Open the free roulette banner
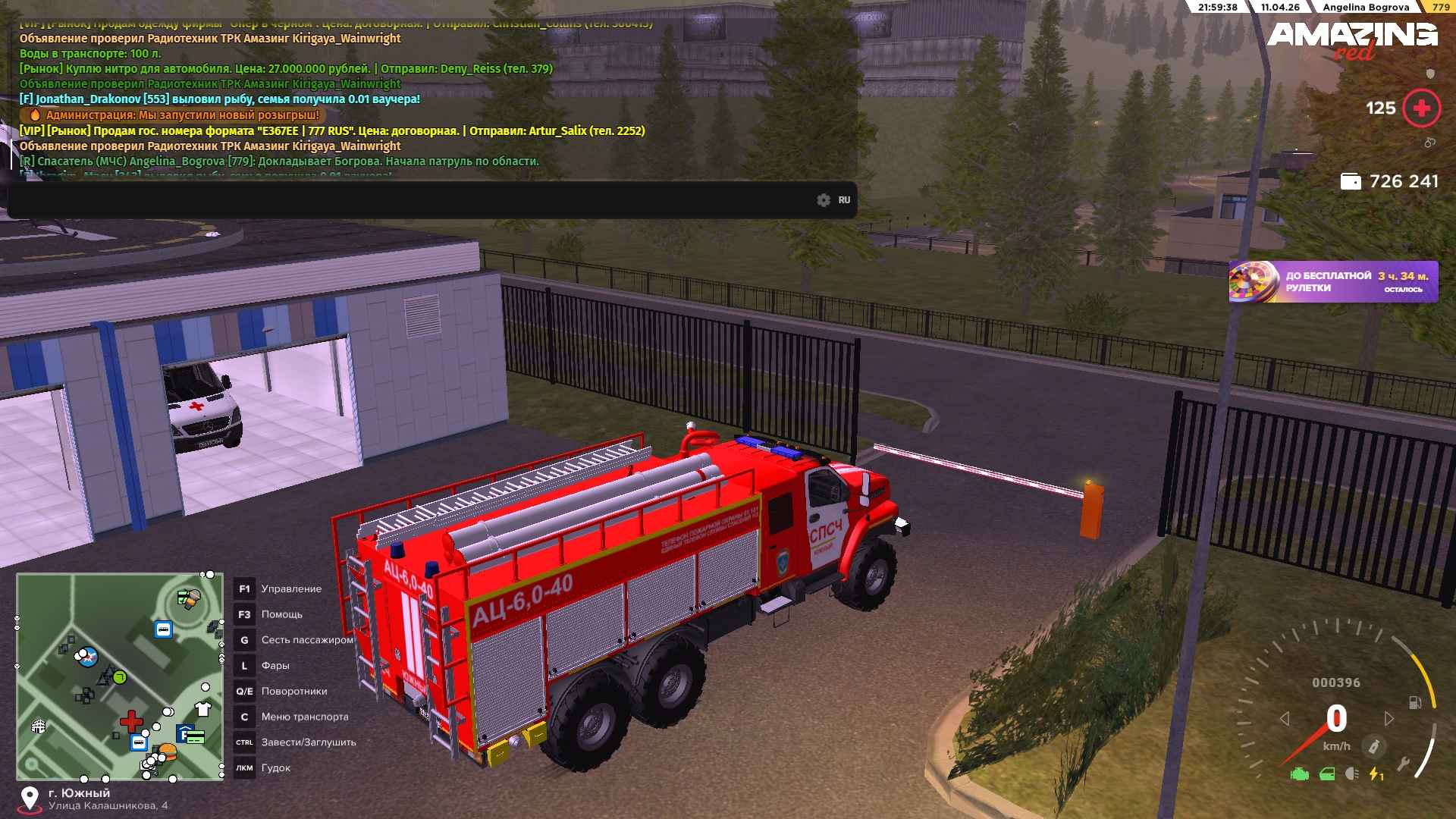The image size is (1456, 819). [x=1333, y=282]
